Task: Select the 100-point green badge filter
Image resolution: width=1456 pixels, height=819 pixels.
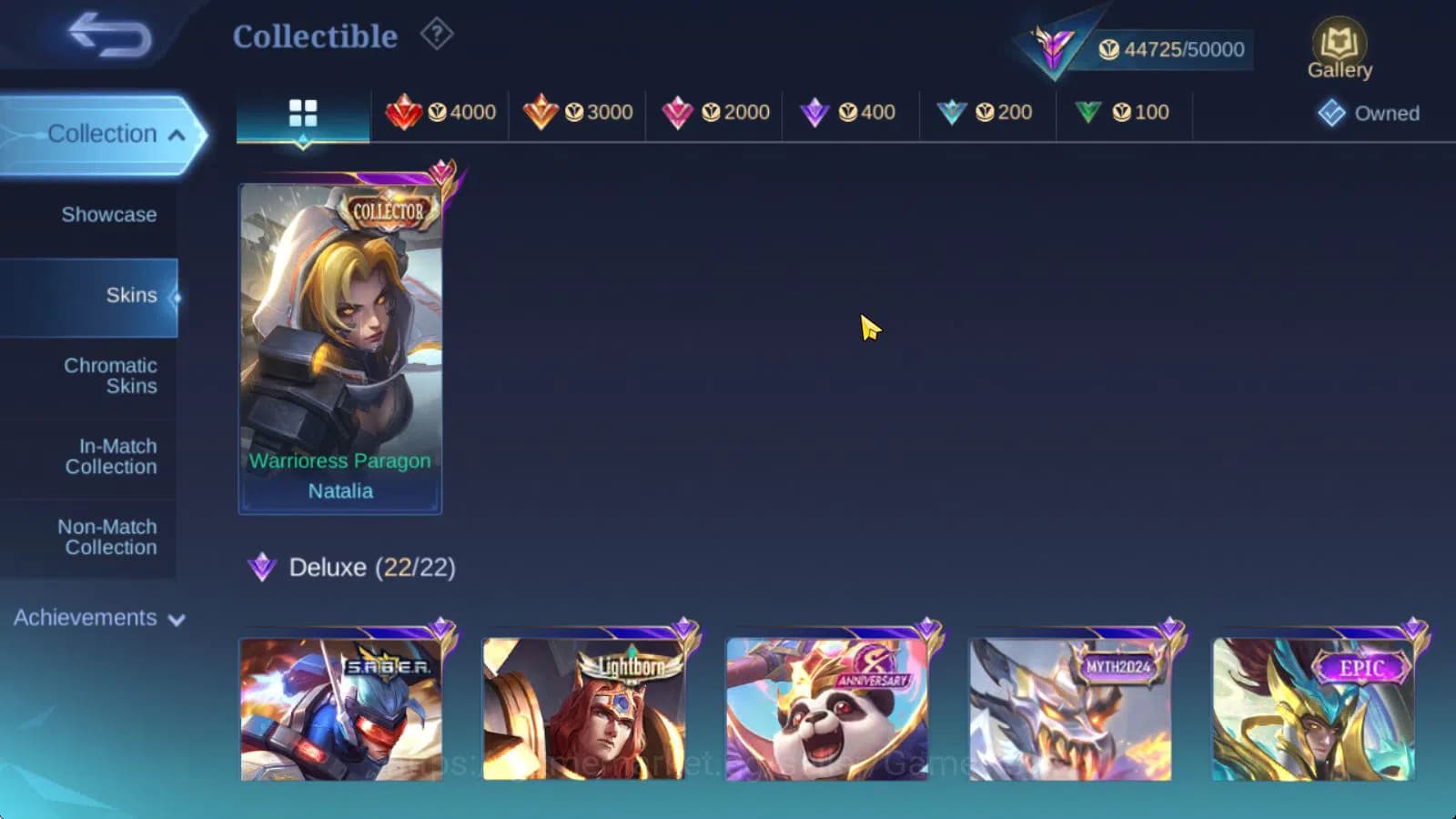Action: coord(1124,112)
